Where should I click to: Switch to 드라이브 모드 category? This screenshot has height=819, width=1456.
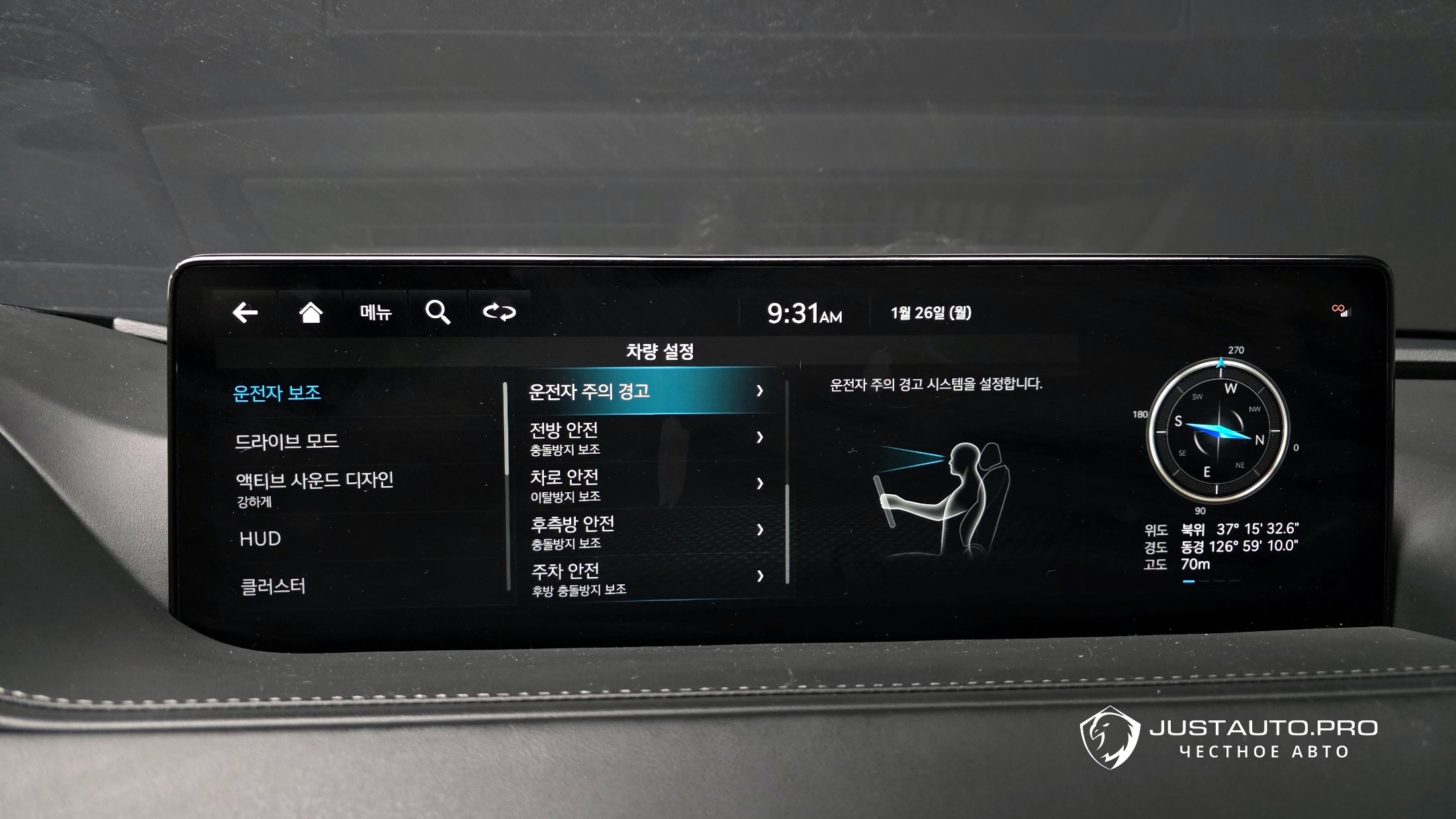pyautogui.click(x=287, y=441)
